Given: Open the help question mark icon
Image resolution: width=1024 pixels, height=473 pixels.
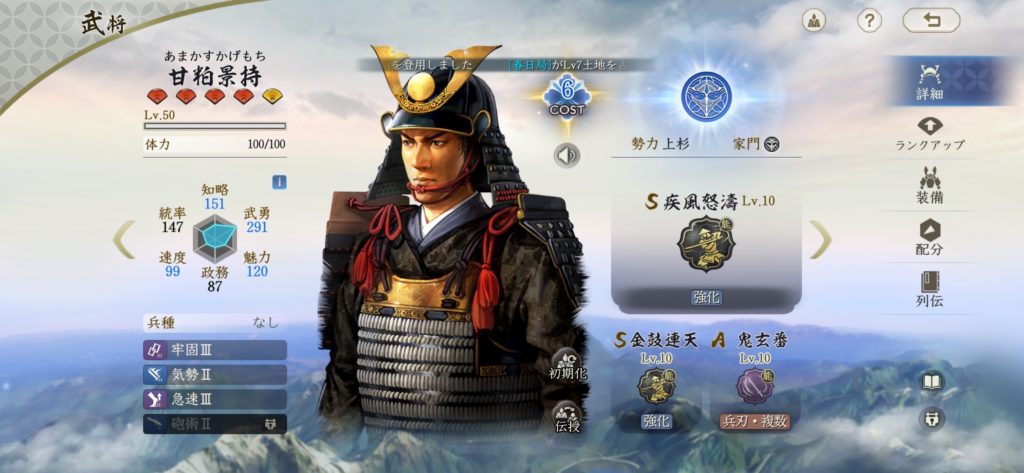Looking at the screenshot, I should pyautogui.click(x=869, y=21).
